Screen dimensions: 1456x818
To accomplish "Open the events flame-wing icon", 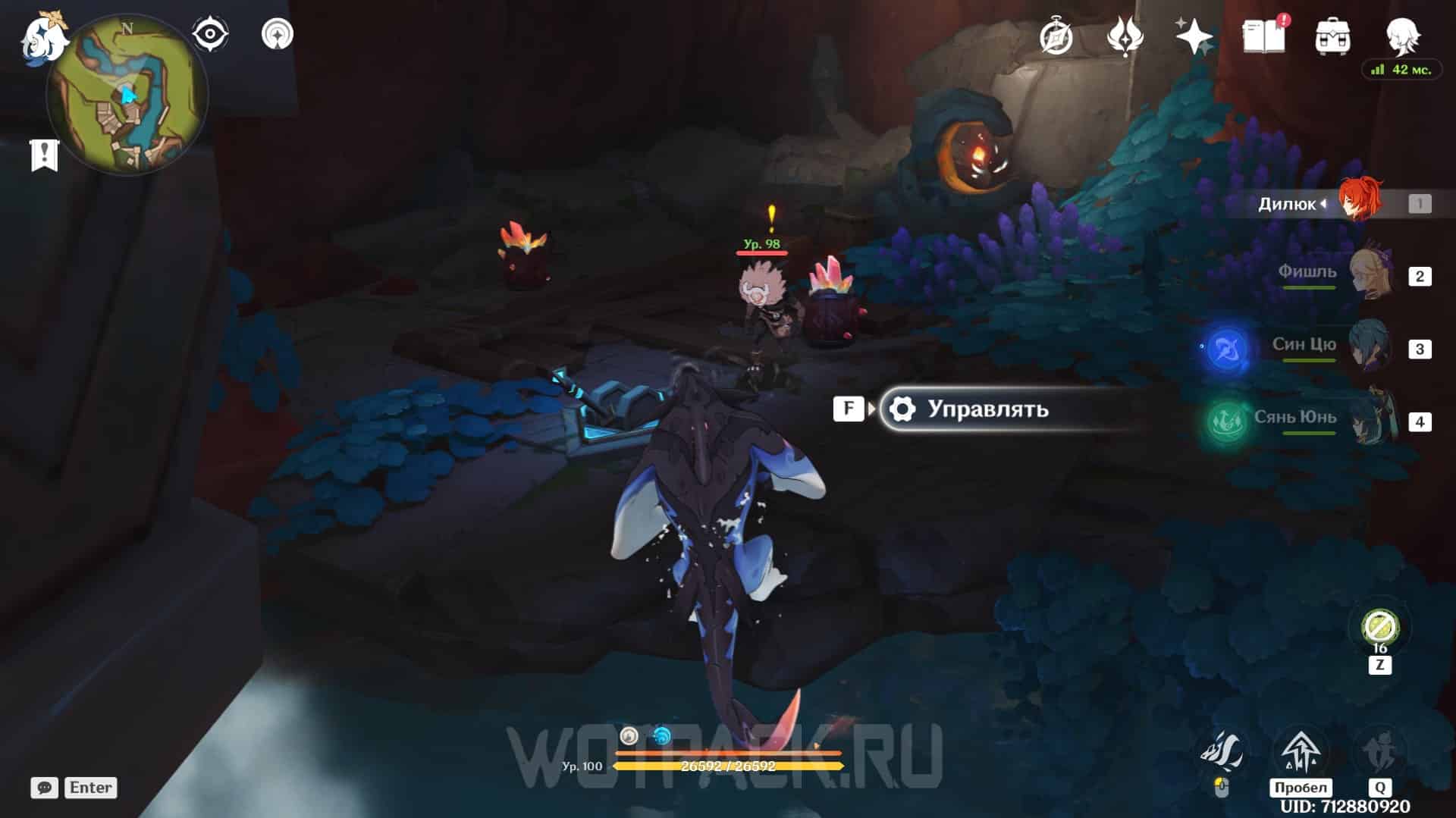I will (1125, 36).
